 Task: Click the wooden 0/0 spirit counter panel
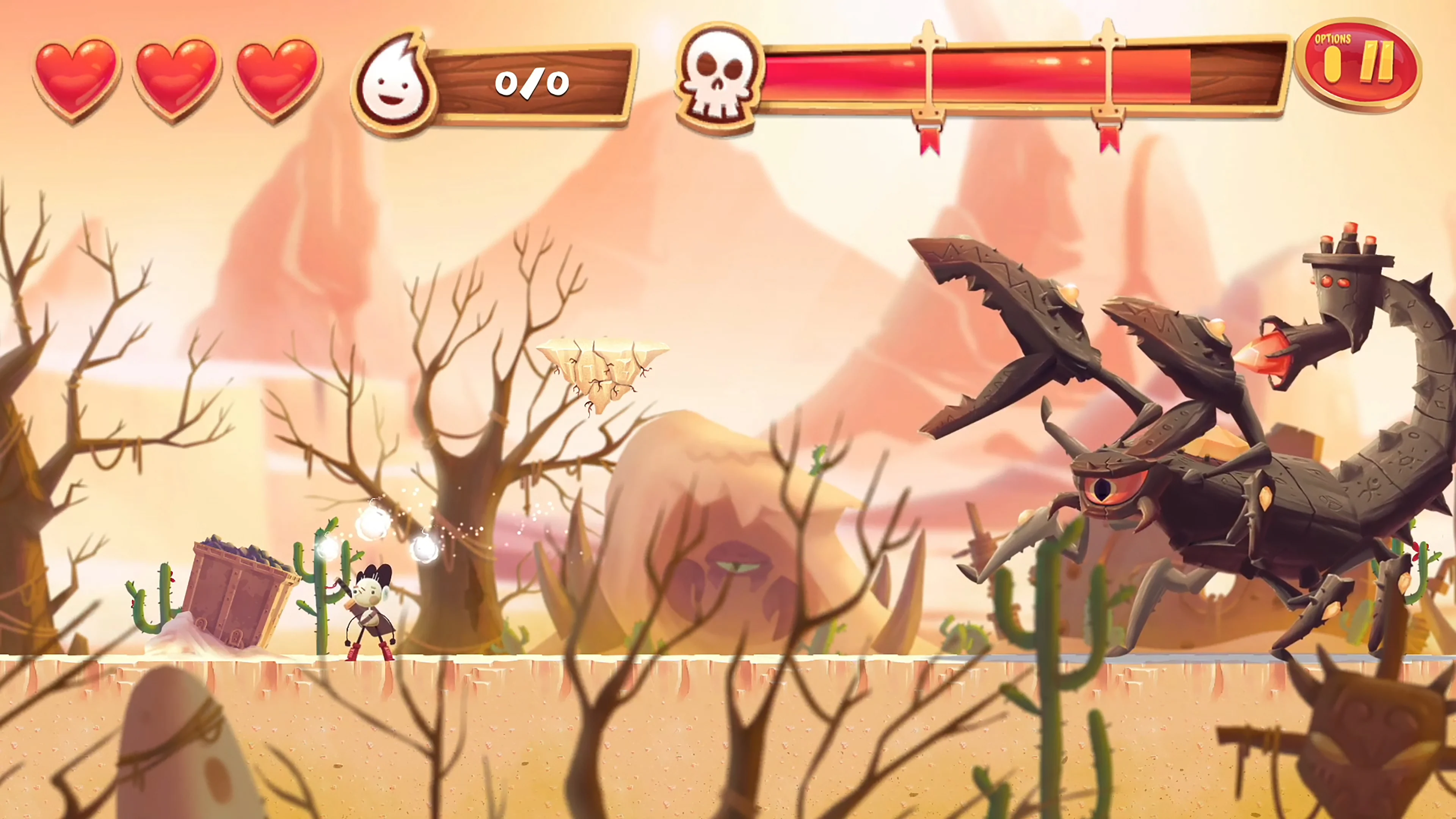pyautogui.click(x=531, y=85)
